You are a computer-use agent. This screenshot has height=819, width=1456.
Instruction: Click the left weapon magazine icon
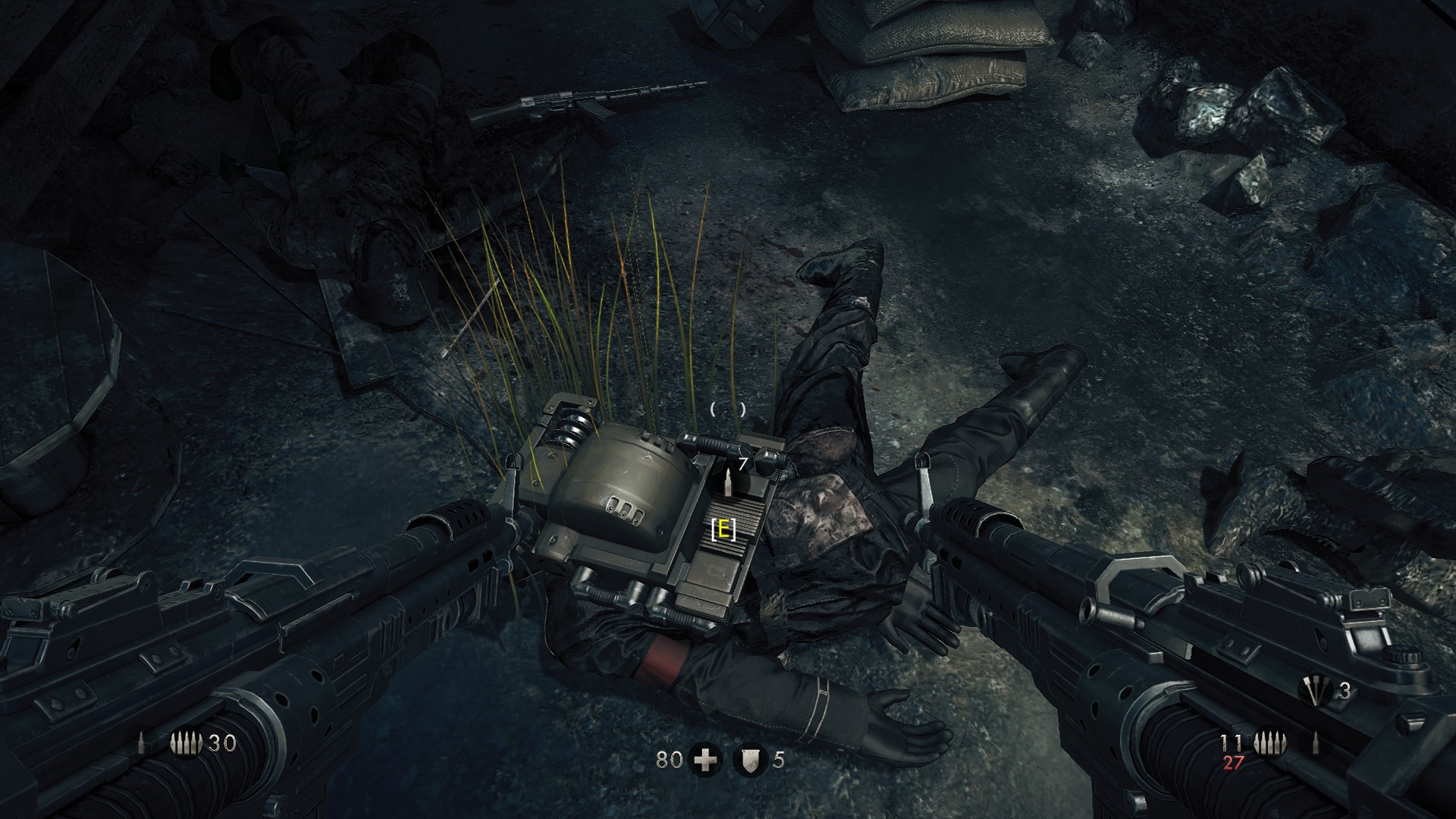[187, 744]
